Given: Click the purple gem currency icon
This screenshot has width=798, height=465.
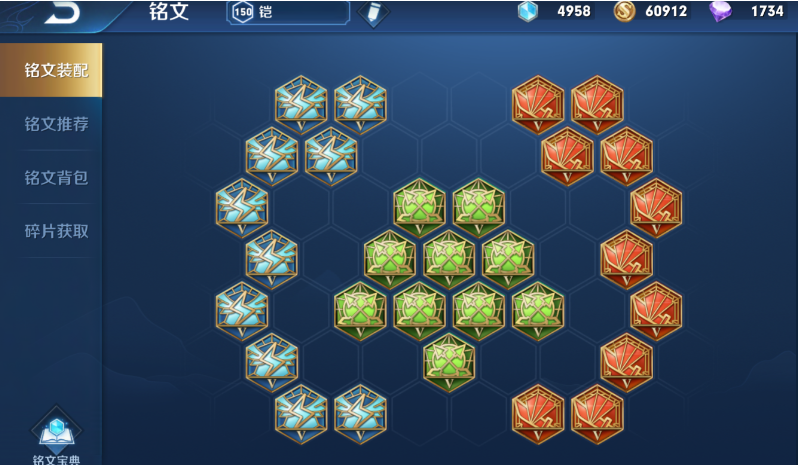Looking at the screenshot, I should point(720,12).
